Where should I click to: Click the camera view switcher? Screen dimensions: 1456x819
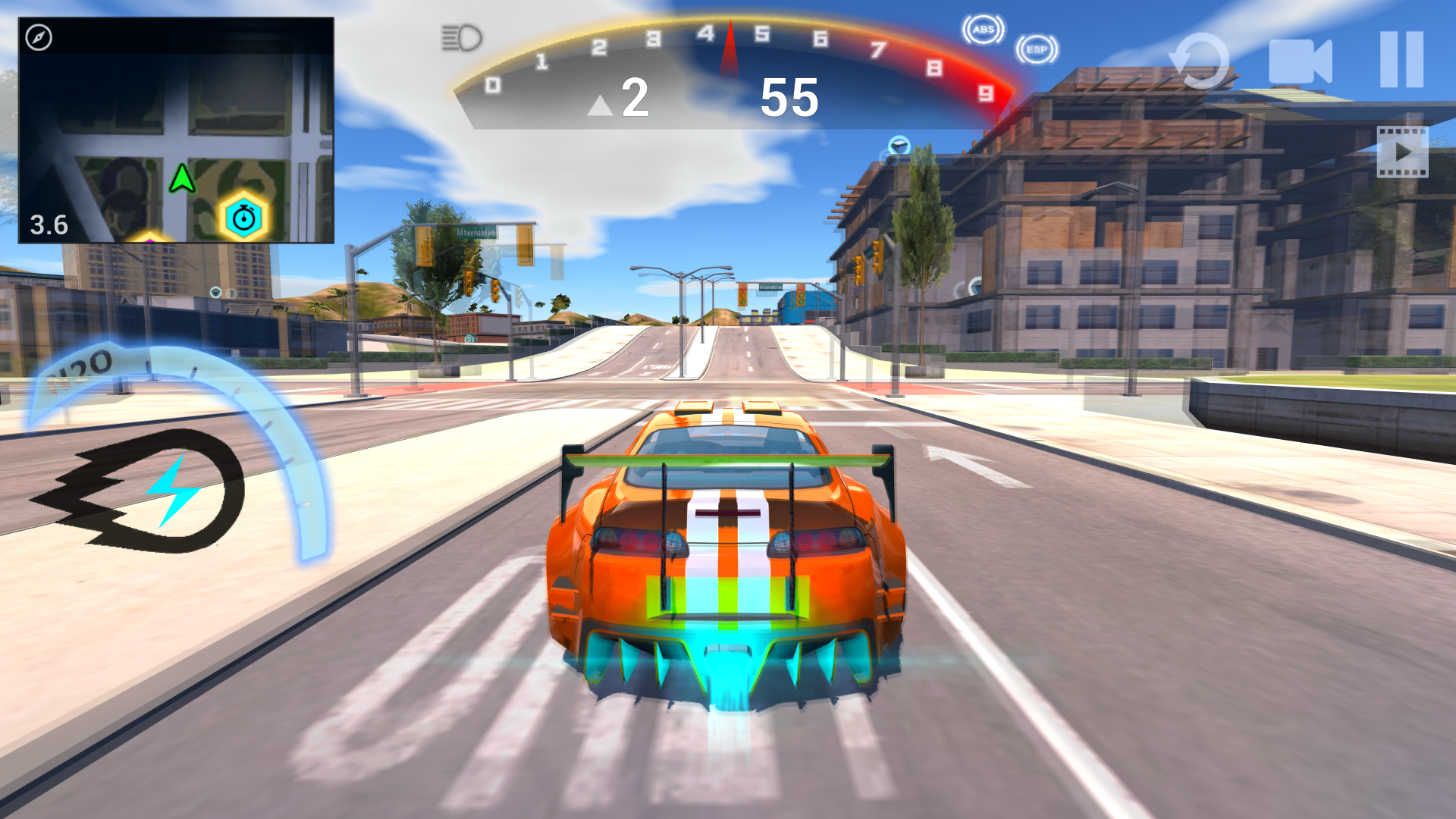coord(1302,59)
